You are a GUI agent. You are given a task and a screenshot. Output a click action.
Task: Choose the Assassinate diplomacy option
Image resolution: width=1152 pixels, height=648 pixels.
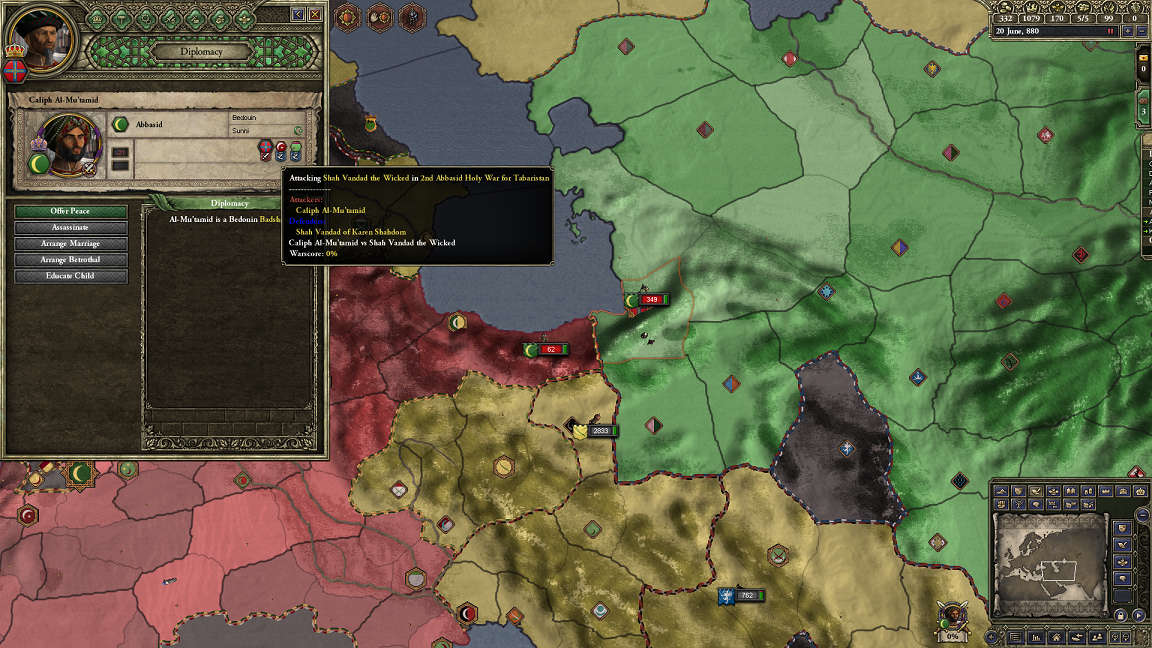coord(70,228)
